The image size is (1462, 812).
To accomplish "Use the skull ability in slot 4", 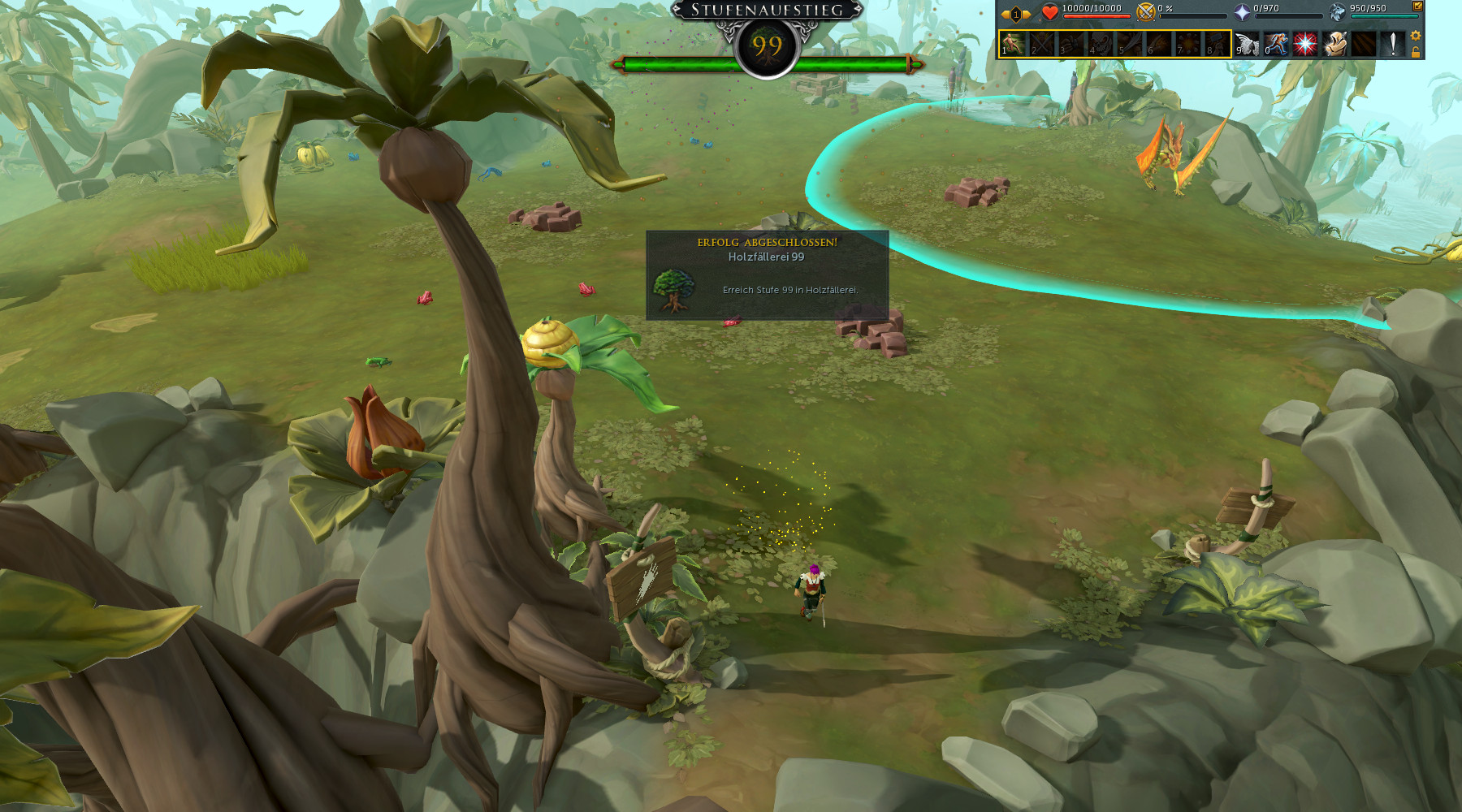I will tap(1101, 44).
